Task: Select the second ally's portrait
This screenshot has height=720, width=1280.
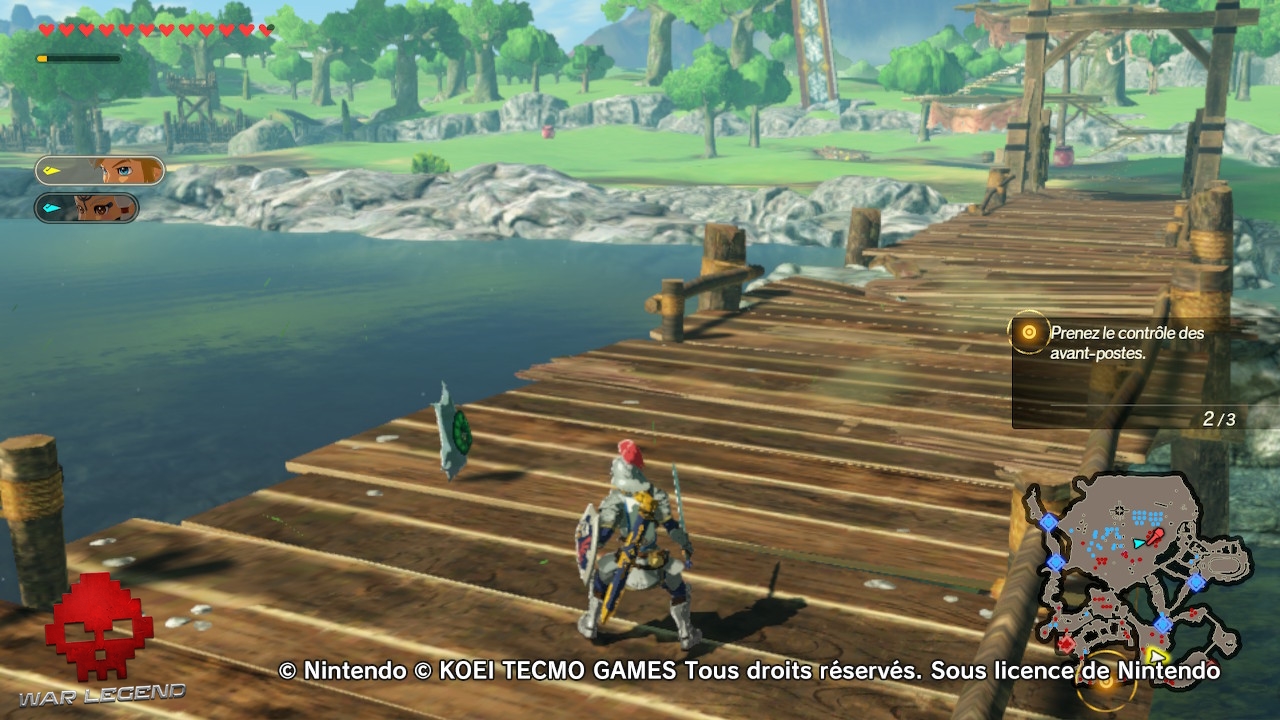Action: 95,208
